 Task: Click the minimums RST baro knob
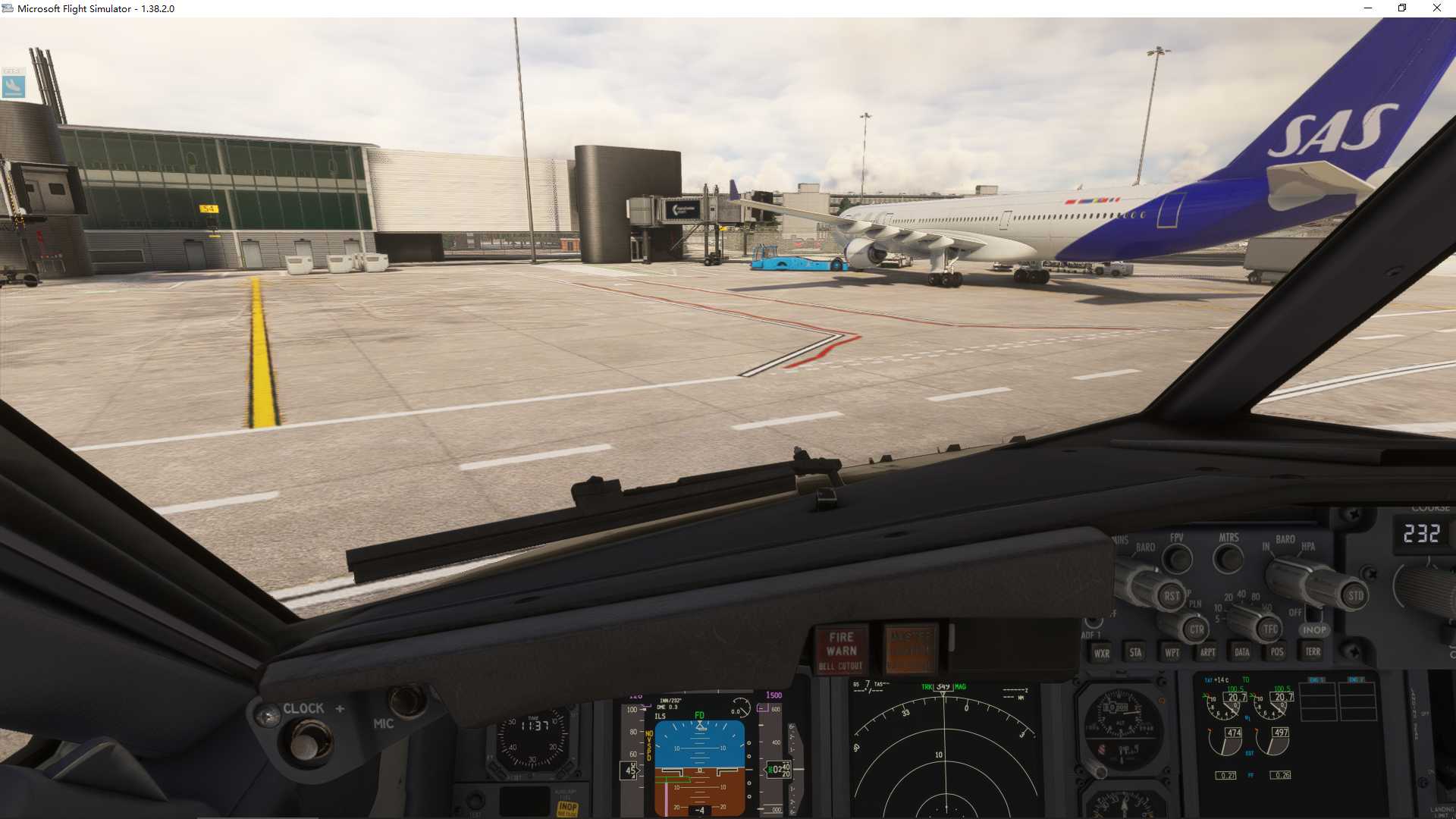1170,597
